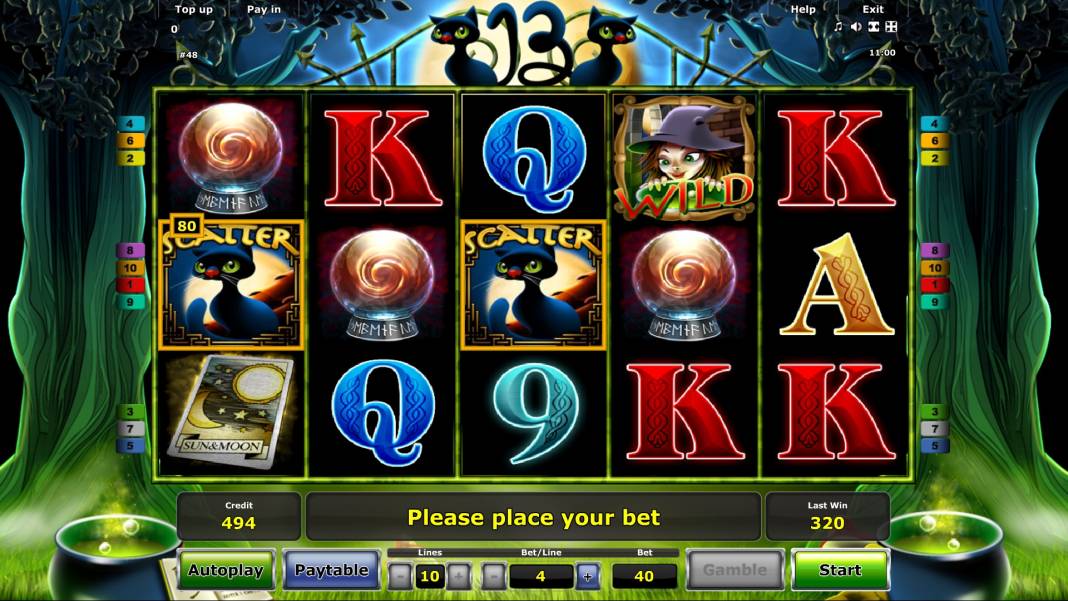
Task: Toggle the music note icon
Action: pyautogui.click(x=838, y=27)
